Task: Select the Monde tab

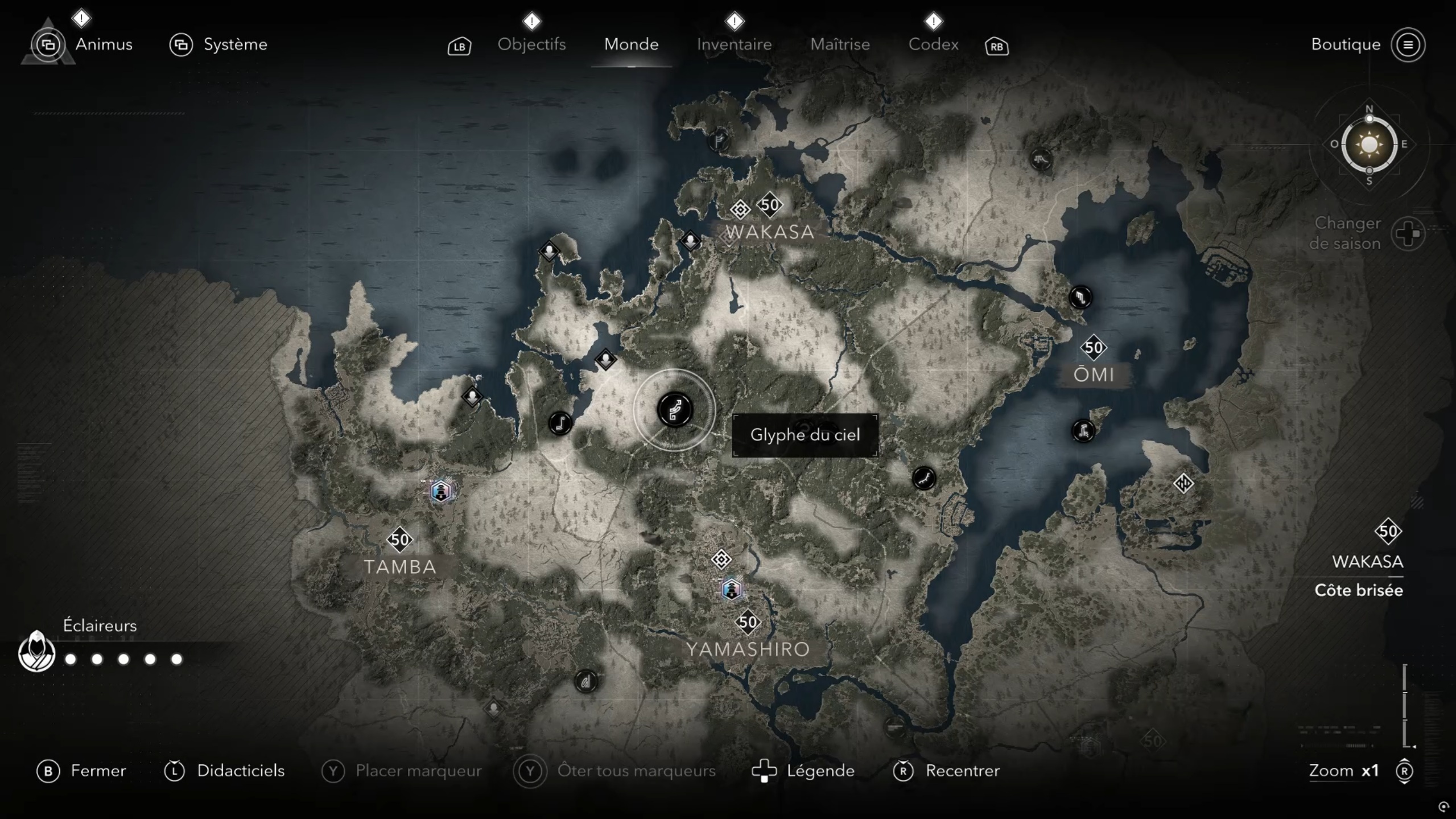Action: 631,44
